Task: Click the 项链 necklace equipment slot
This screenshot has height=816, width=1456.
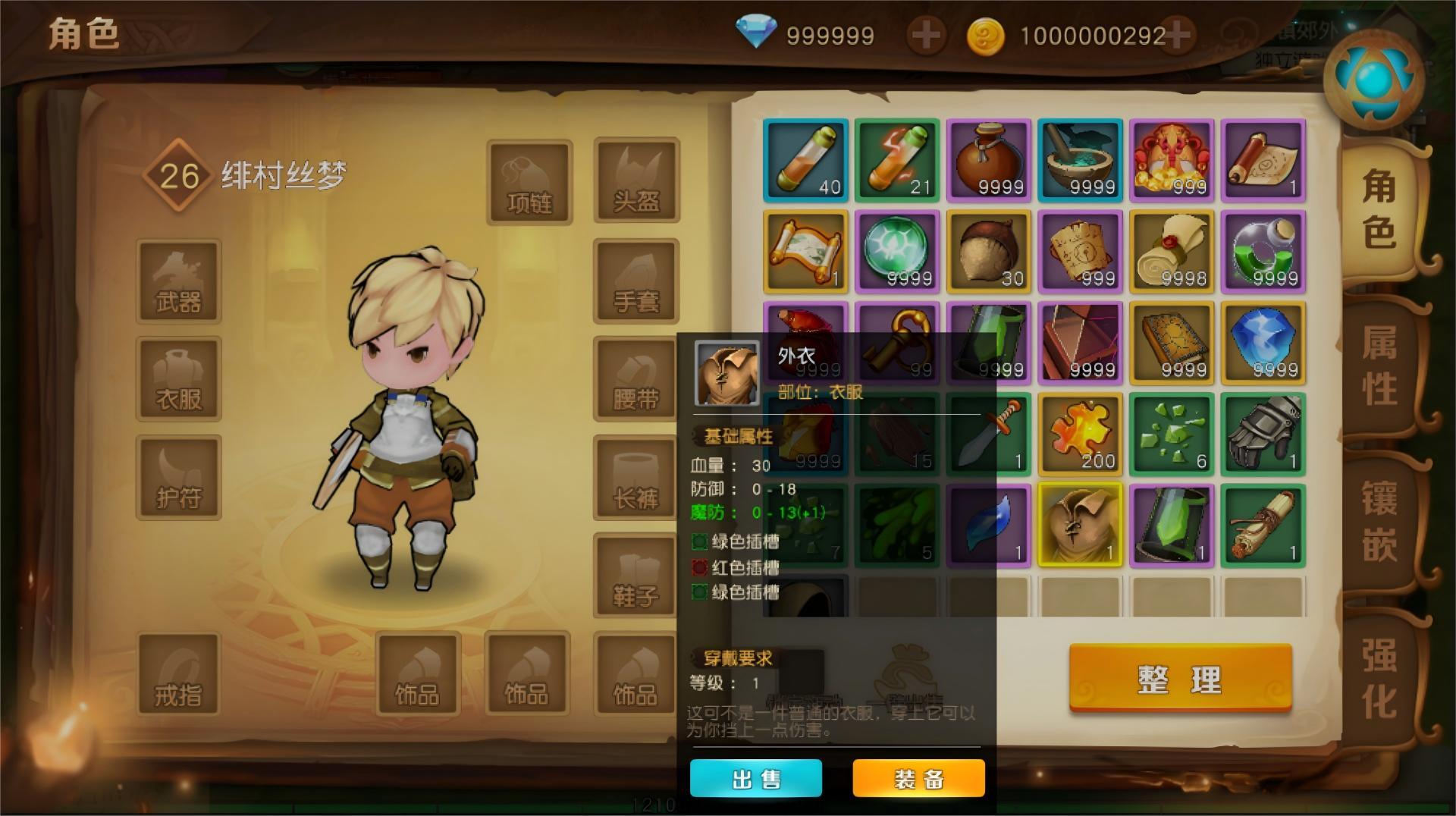Action: pos(529,182)
